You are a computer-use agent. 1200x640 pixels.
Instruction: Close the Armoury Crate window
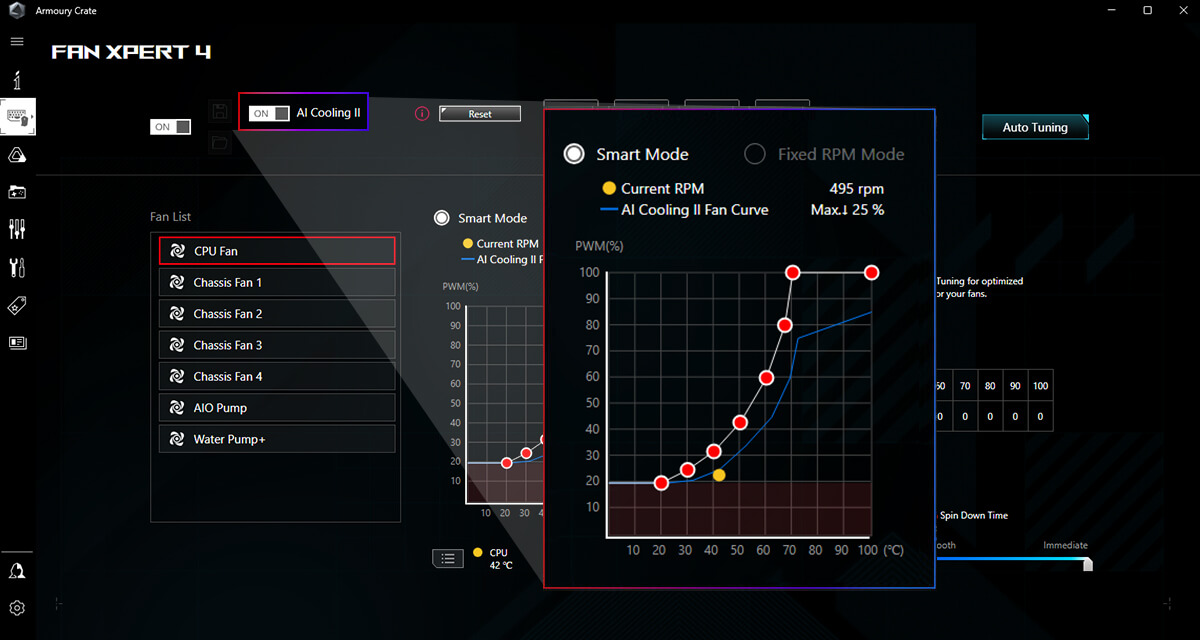1181,10
